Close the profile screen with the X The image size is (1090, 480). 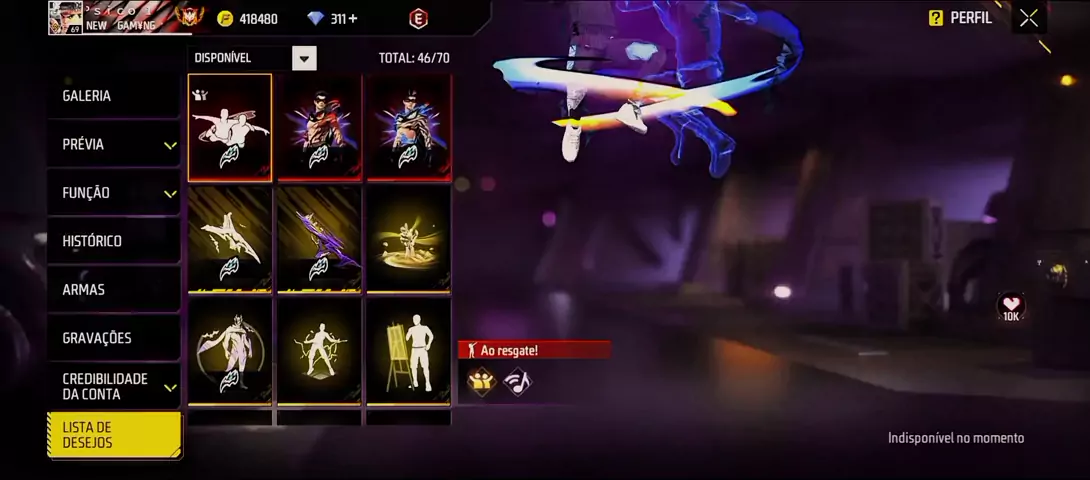click(1028, 18)
